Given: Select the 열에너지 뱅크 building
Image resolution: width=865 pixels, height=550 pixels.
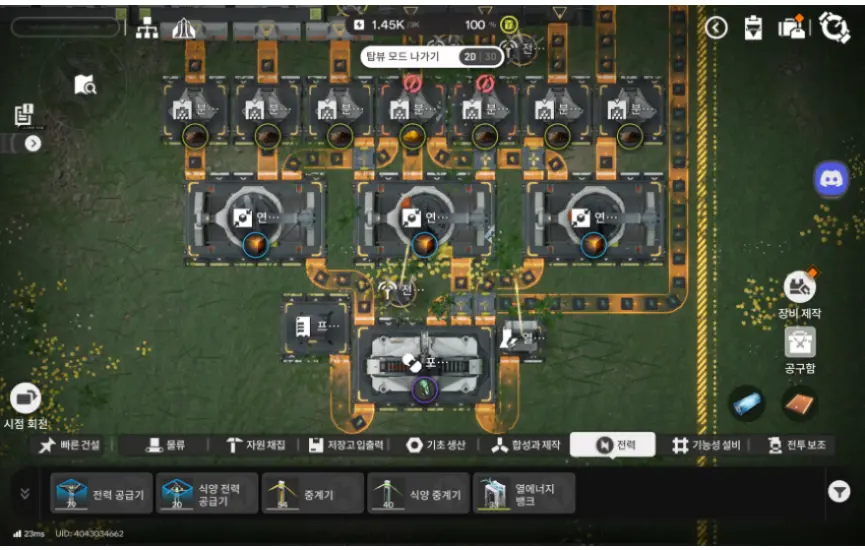Looking at the screenshot, I should coord(524,493).
